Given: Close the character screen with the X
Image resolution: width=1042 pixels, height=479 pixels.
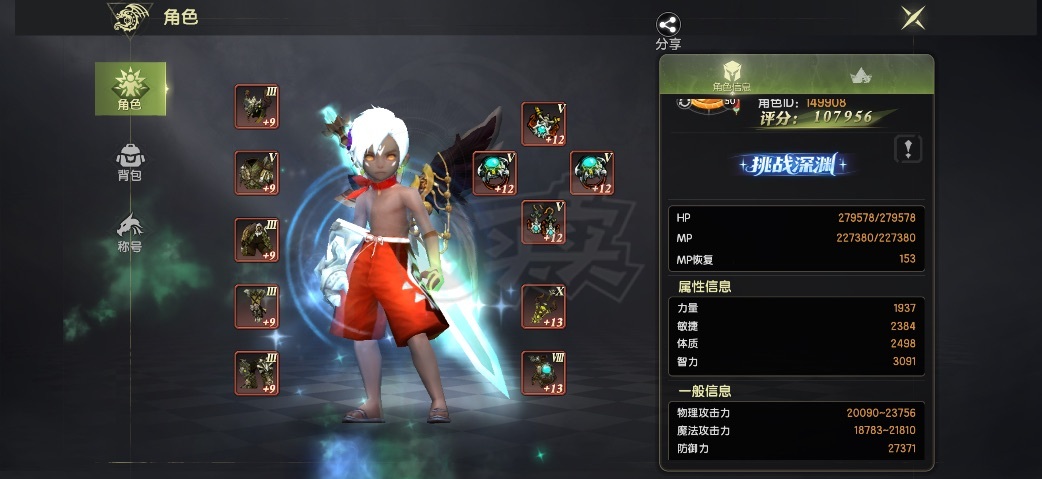Looking at the screenshot, I should 912,17.
